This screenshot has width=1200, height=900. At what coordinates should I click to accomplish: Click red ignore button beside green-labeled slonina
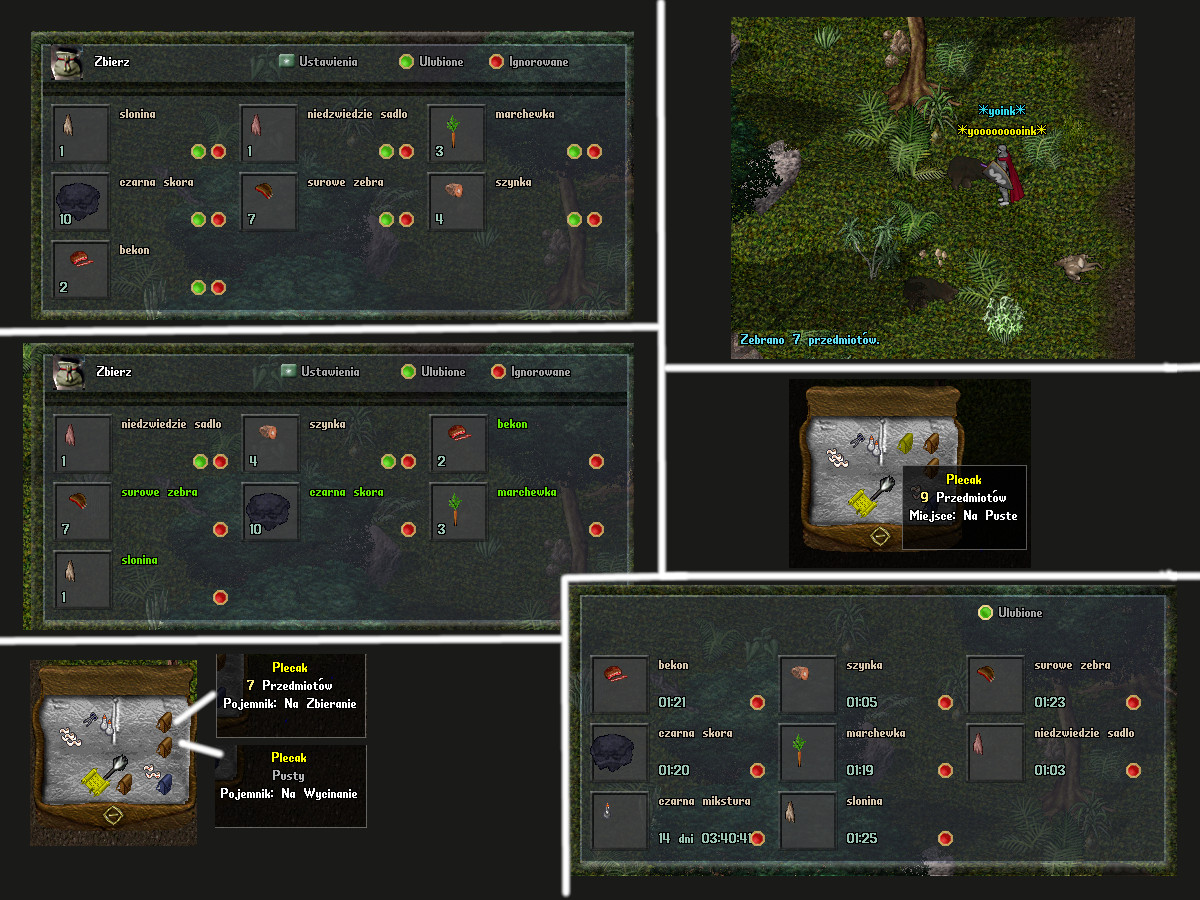pos(221,597)
